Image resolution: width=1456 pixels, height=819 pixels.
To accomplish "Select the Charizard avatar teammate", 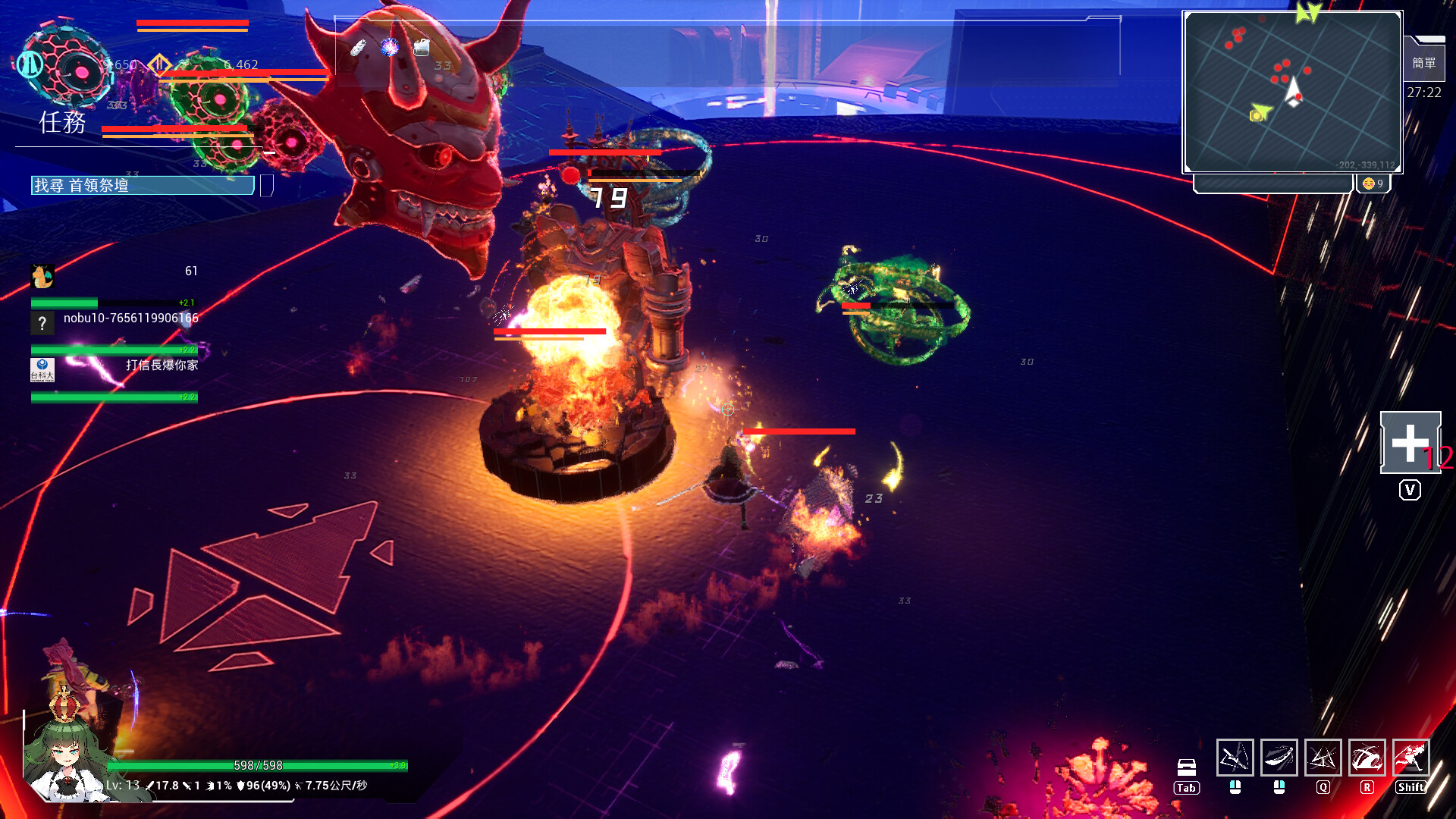I will point(42,276).
